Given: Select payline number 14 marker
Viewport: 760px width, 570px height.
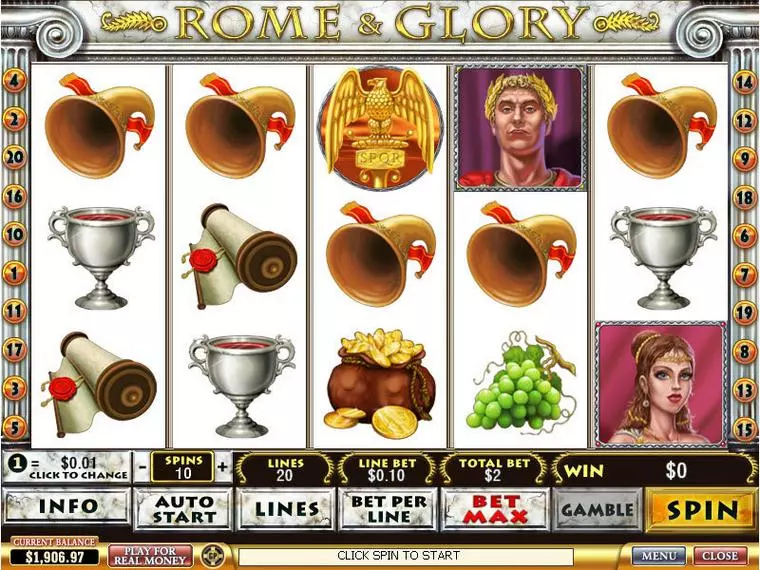Looking at the screenshot, I should [x=744, y=82].
